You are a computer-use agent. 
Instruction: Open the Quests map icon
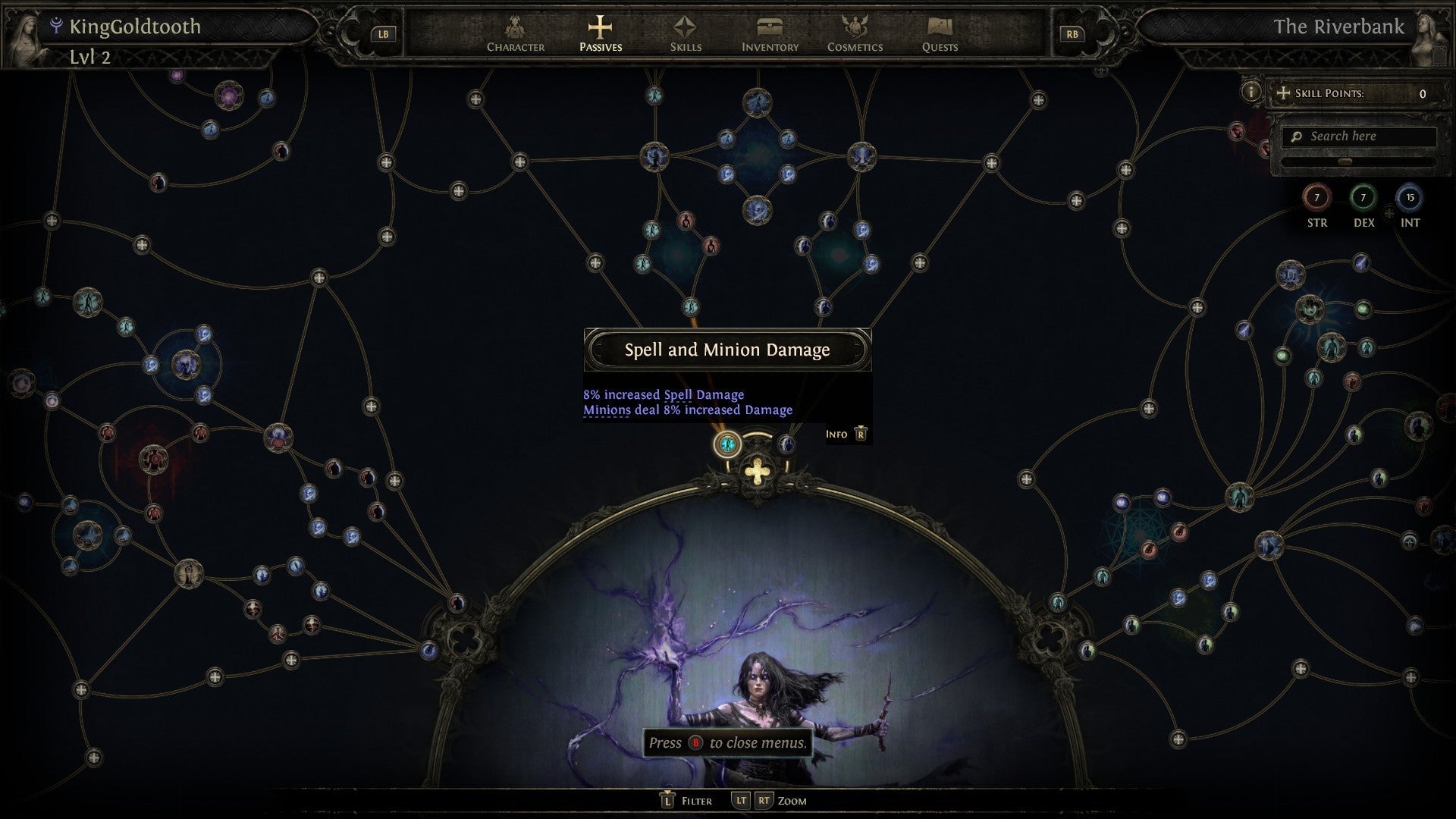click(940, 29)
